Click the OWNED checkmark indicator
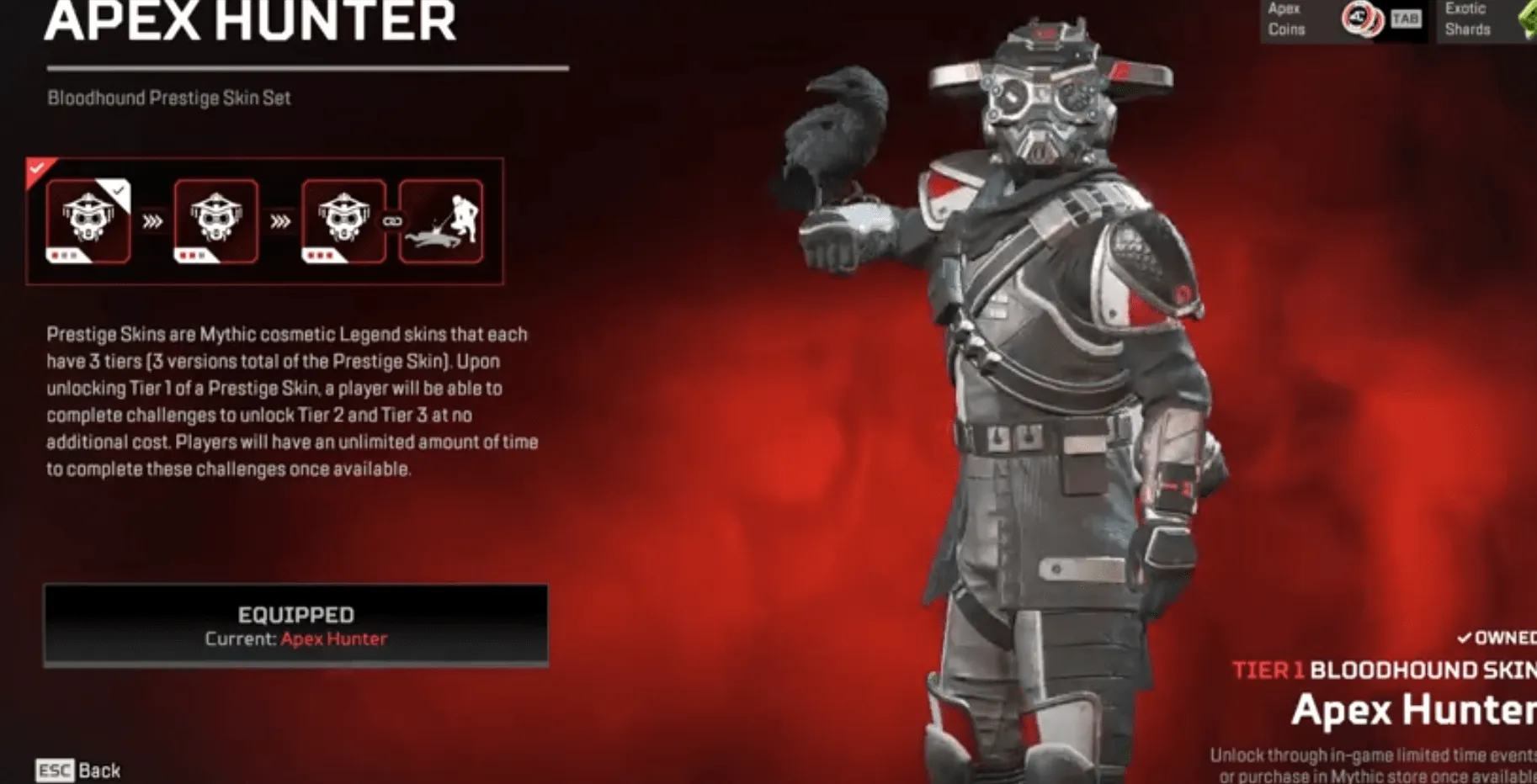The image size is (1537, 784). click(x=1465, y=638)
